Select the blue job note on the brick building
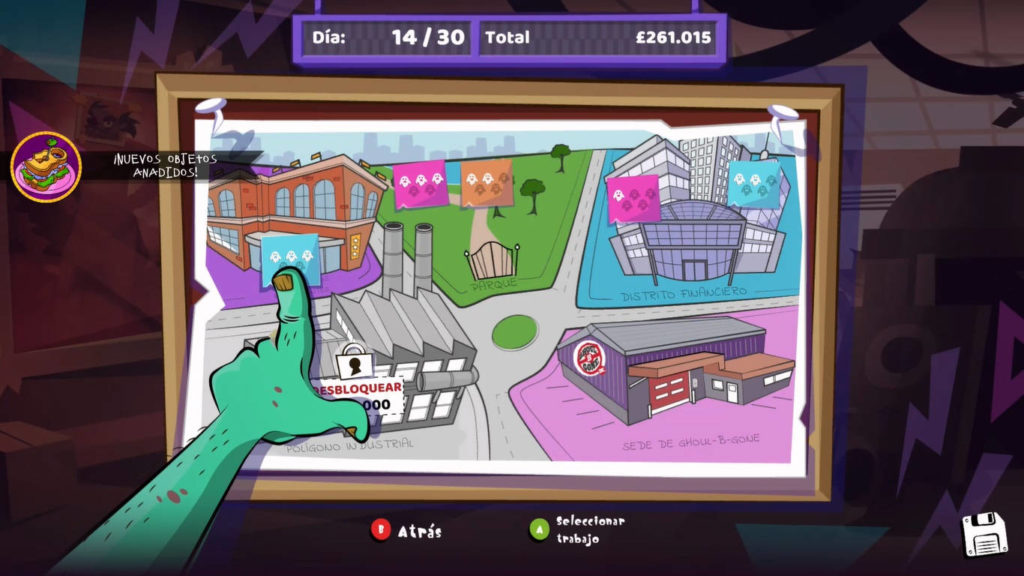1024x576 pixels. pos(290,258)
